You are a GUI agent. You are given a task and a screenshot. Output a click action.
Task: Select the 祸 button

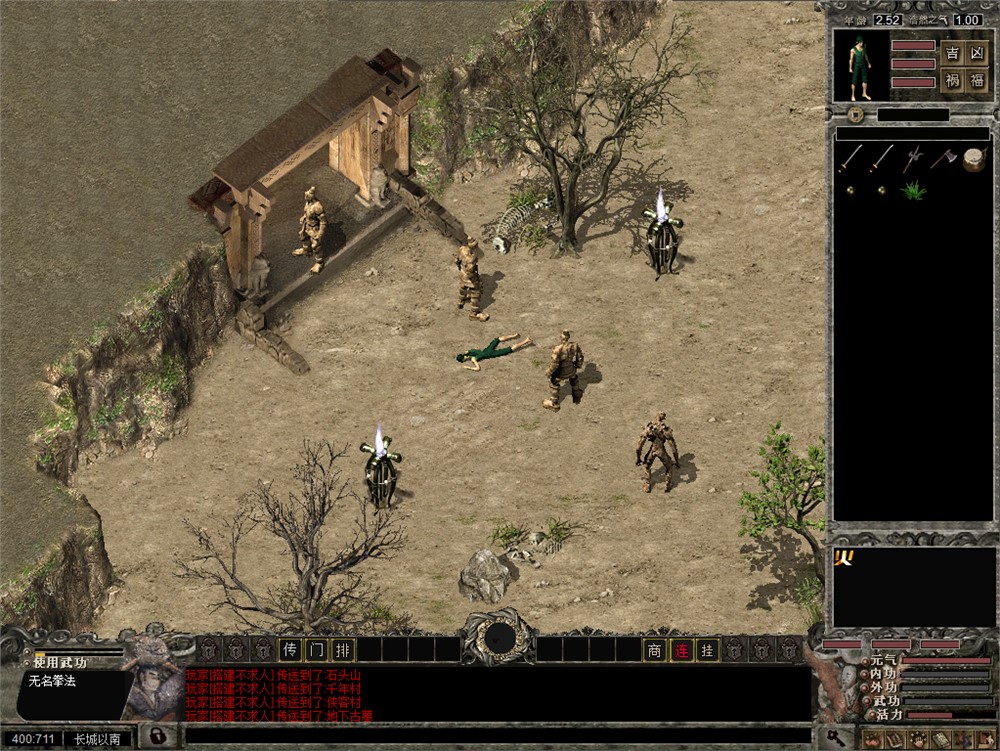[952, 81]
